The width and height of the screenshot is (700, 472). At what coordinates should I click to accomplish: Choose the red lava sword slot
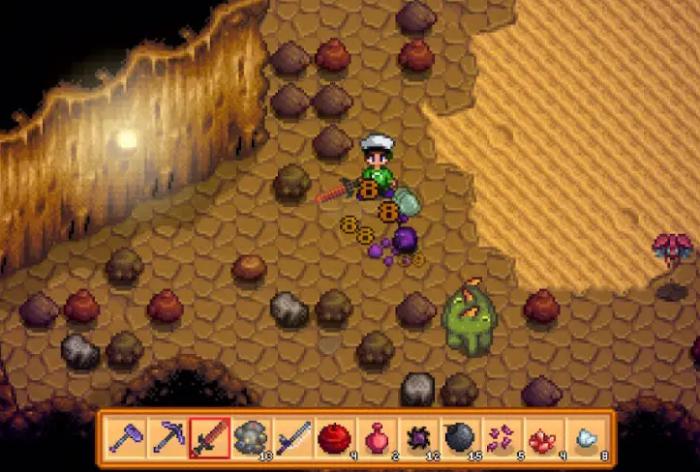pos(209,438)
